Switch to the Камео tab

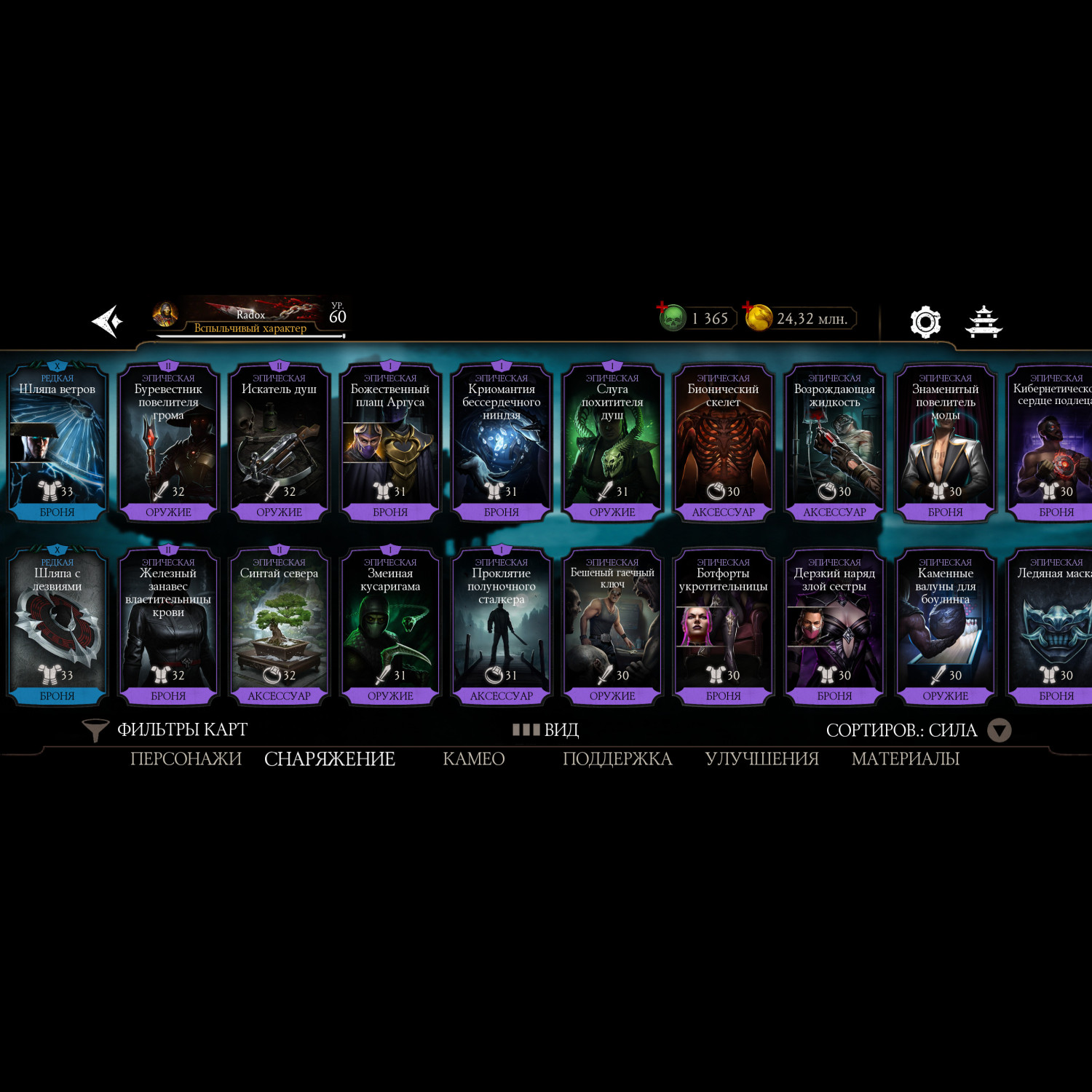[474, 759]
